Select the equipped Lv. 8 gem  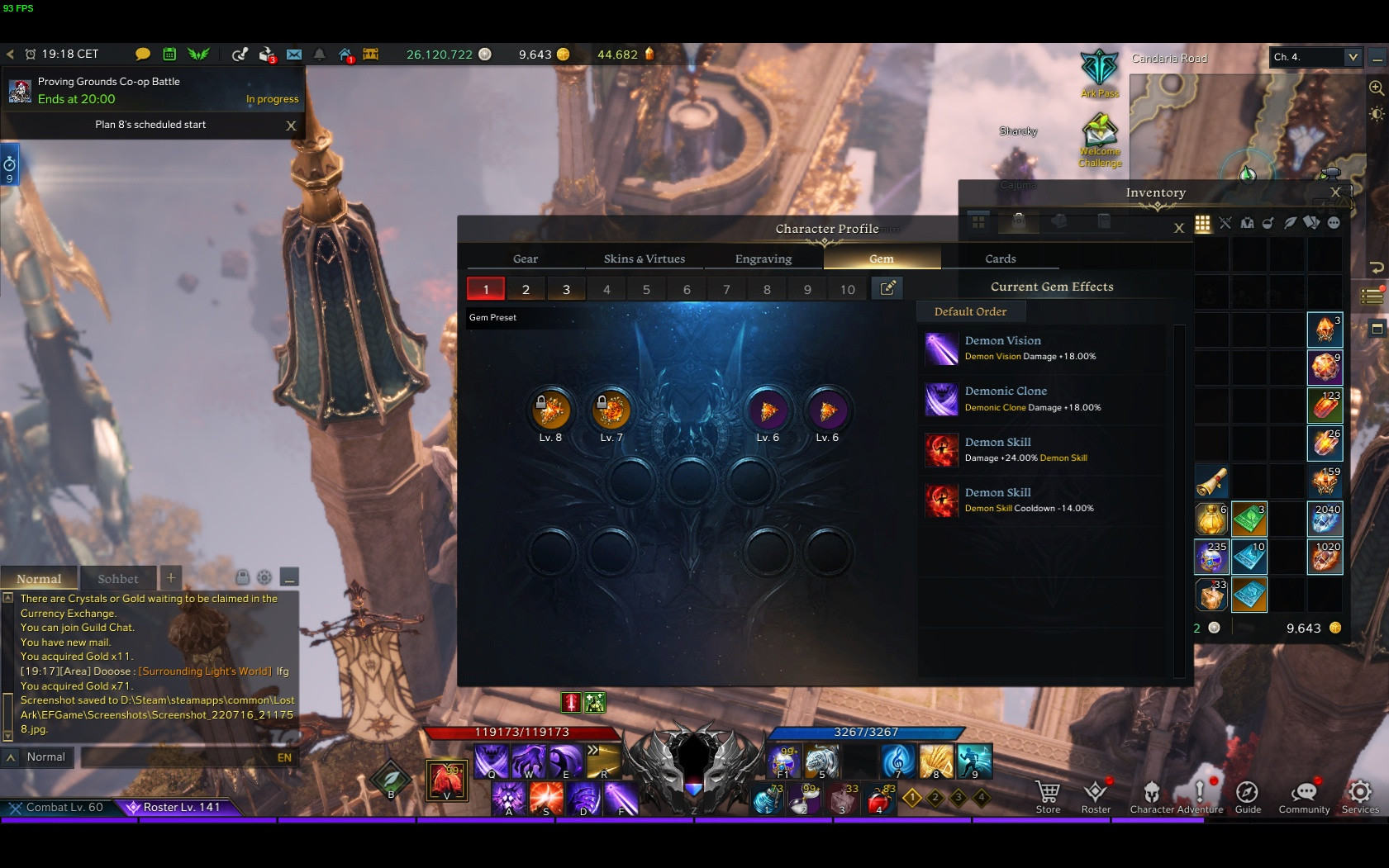[550, 410]
